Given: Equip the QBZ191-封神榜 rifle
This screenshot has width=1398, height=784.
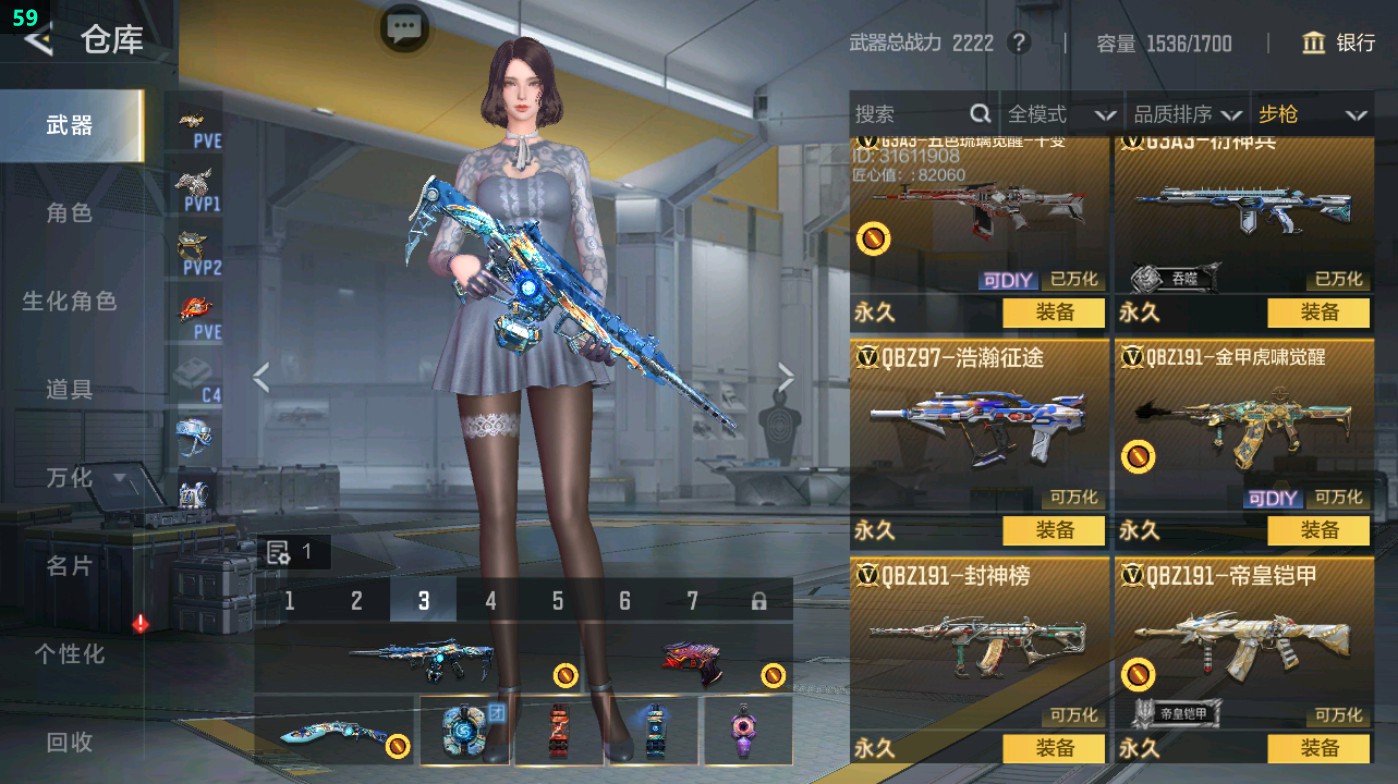Looking at the screenshot, I should [1054, 748].
